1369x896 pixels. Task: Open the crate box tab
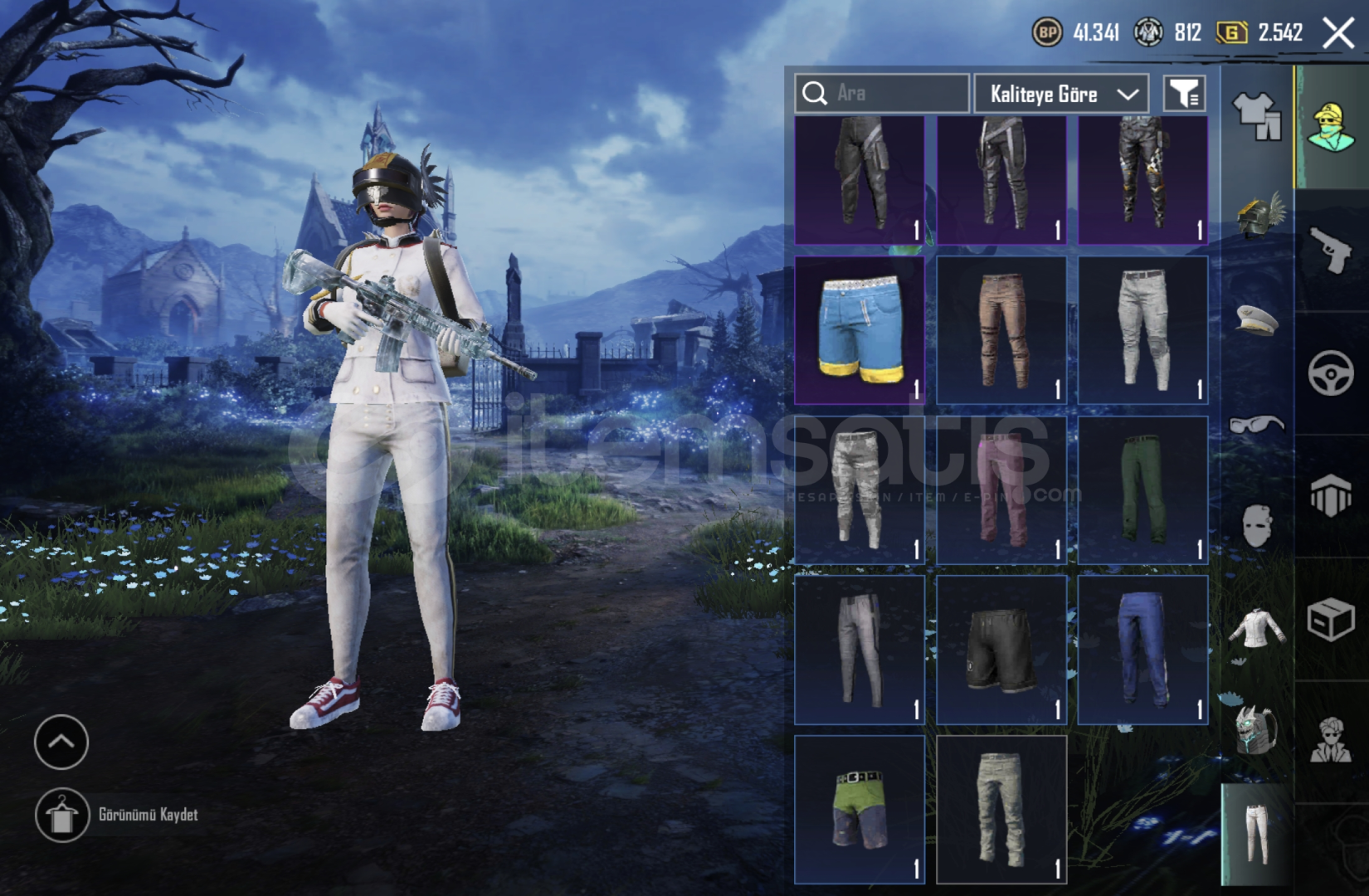(x=1331, y=619)
